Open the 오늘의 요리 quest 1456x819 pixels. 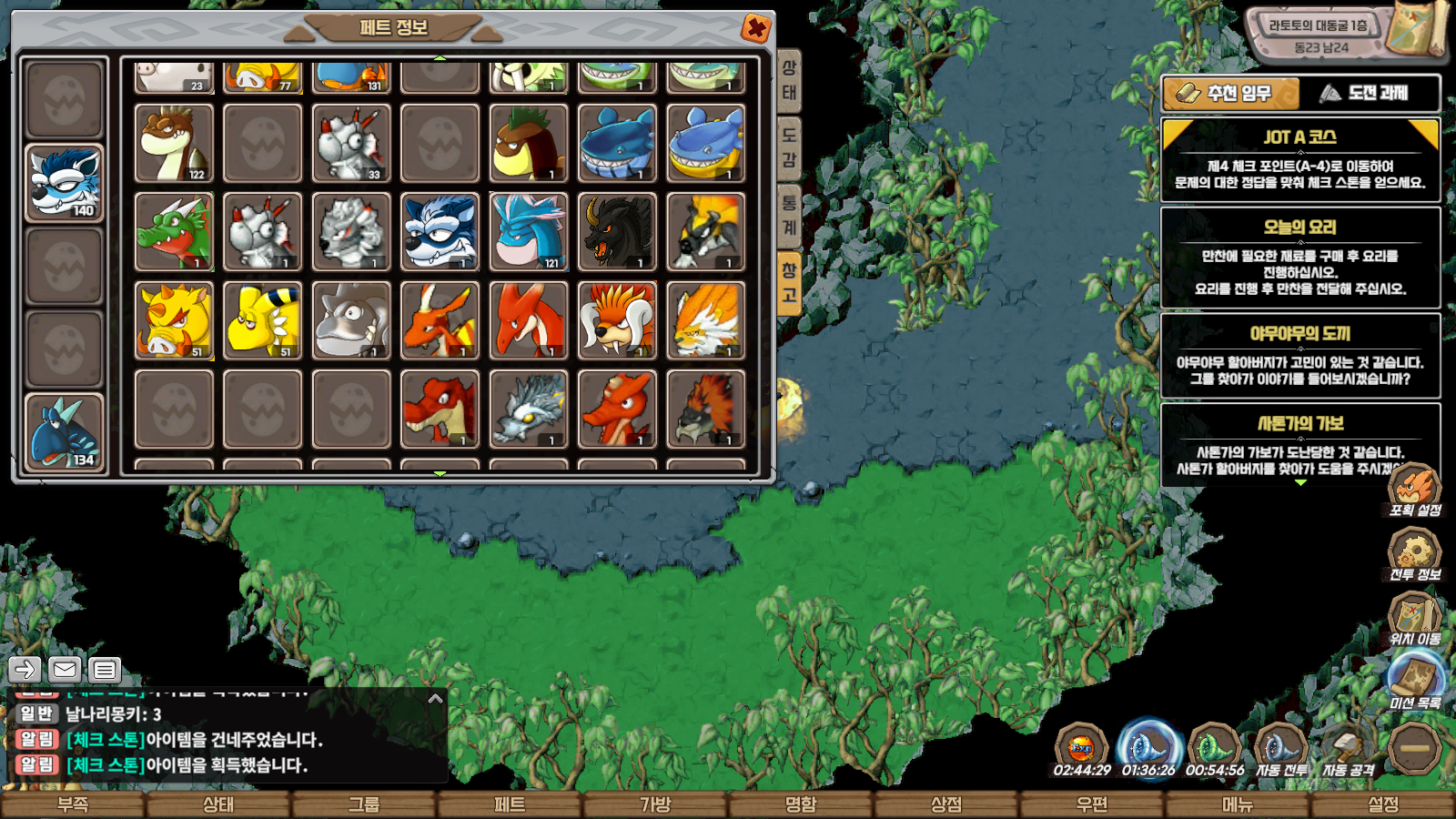(1300, 258)
